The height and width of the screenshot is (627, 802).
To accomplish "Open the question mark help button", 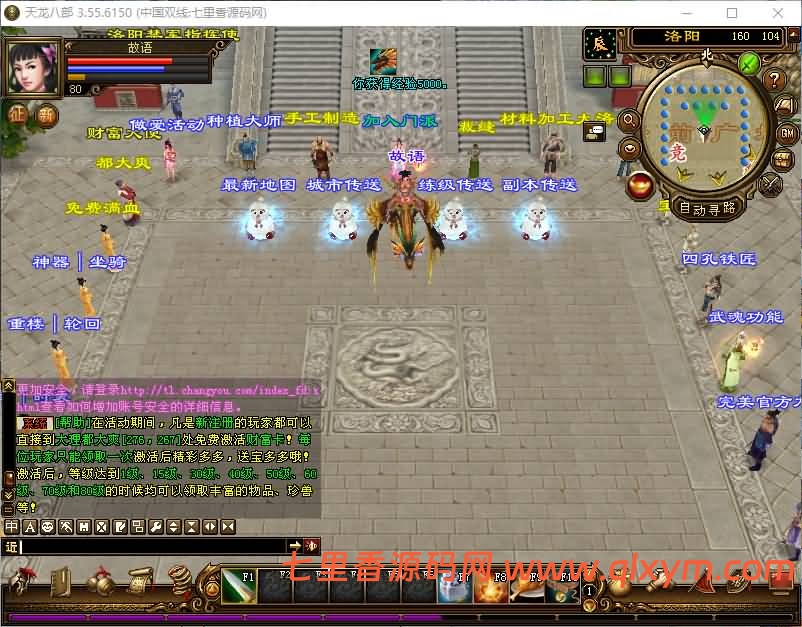I will click(774, 80).
